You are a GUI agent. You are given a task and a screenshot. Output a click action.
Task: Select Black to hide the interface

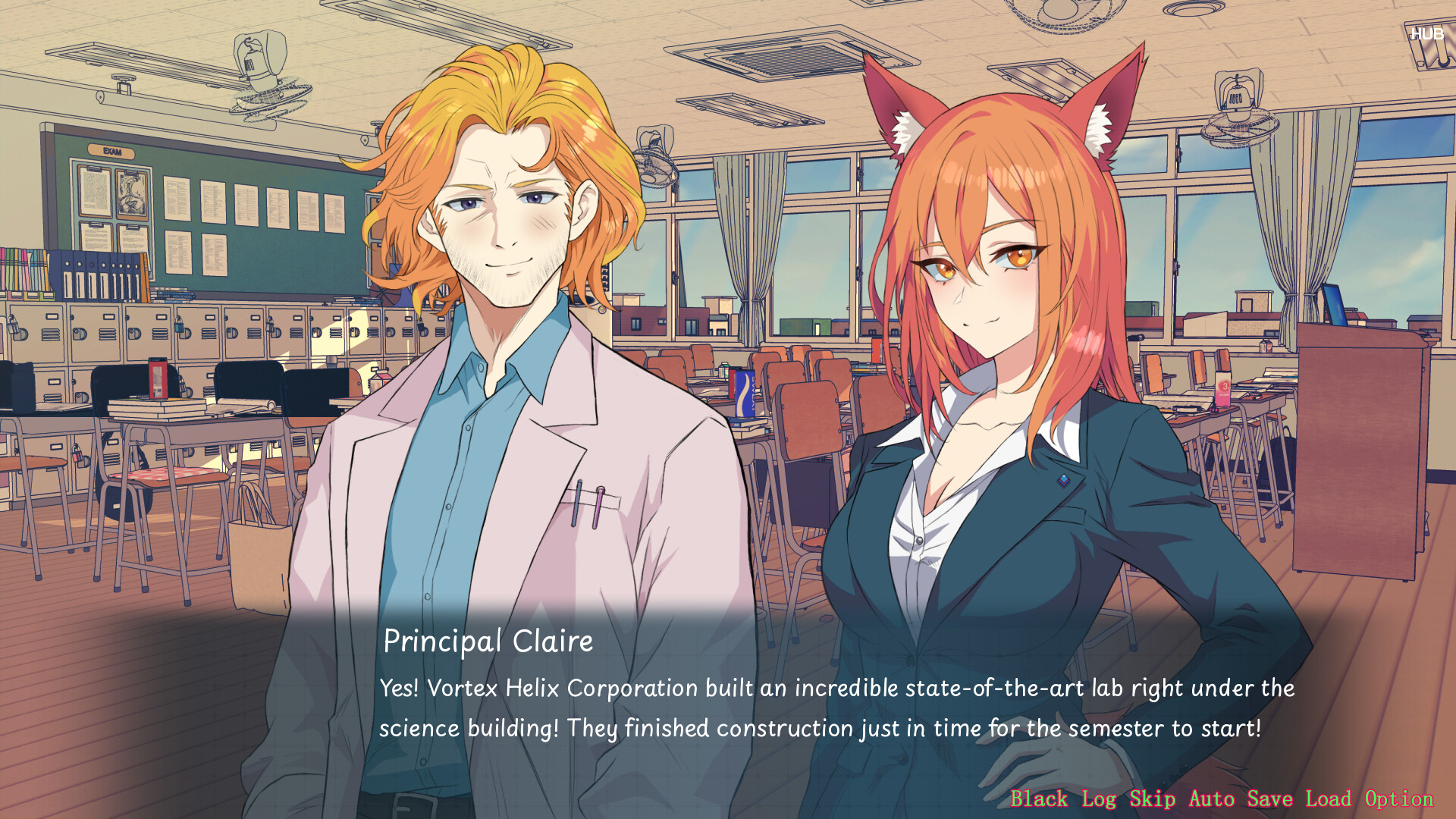(x=1040, y=799)
